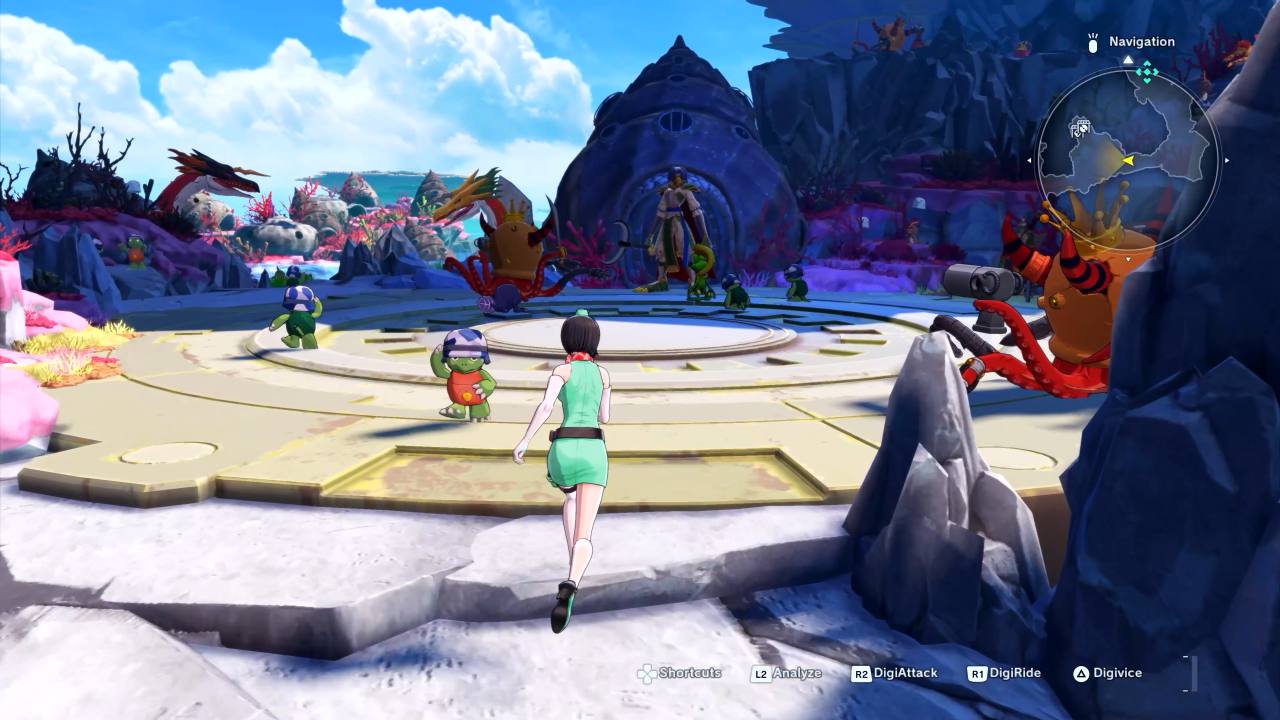The width and height of the screenshot is (1280, 720).
Task: Click the yellow player arrow on minimap
Action: pos(1128,160)
